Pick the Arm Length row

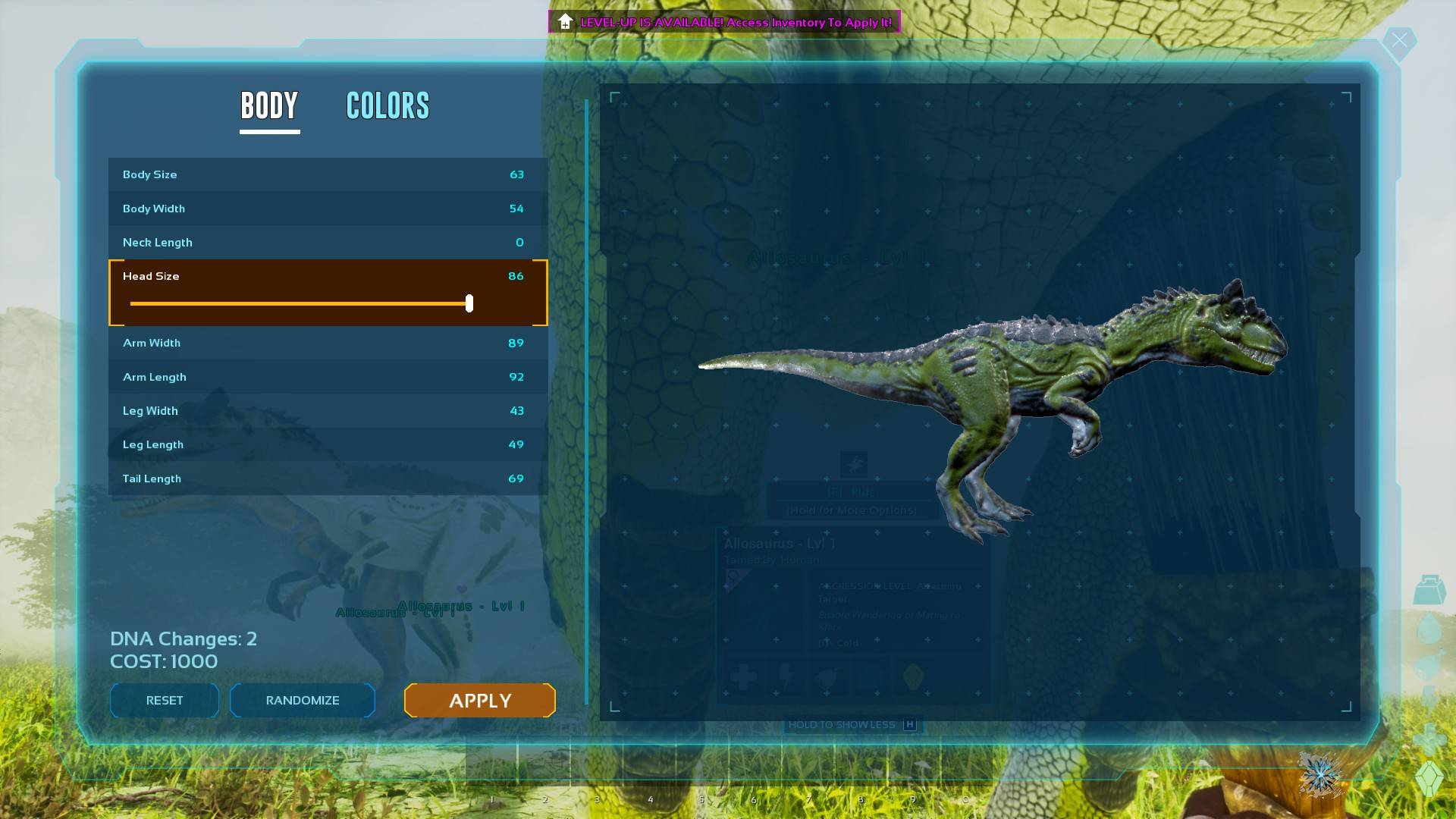point(328,377)
